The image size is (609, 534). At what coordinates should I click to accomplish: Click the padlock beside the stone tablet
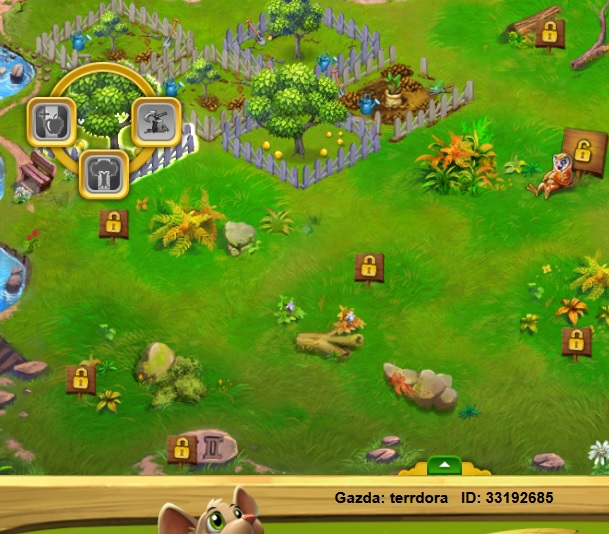coord(181,449)
